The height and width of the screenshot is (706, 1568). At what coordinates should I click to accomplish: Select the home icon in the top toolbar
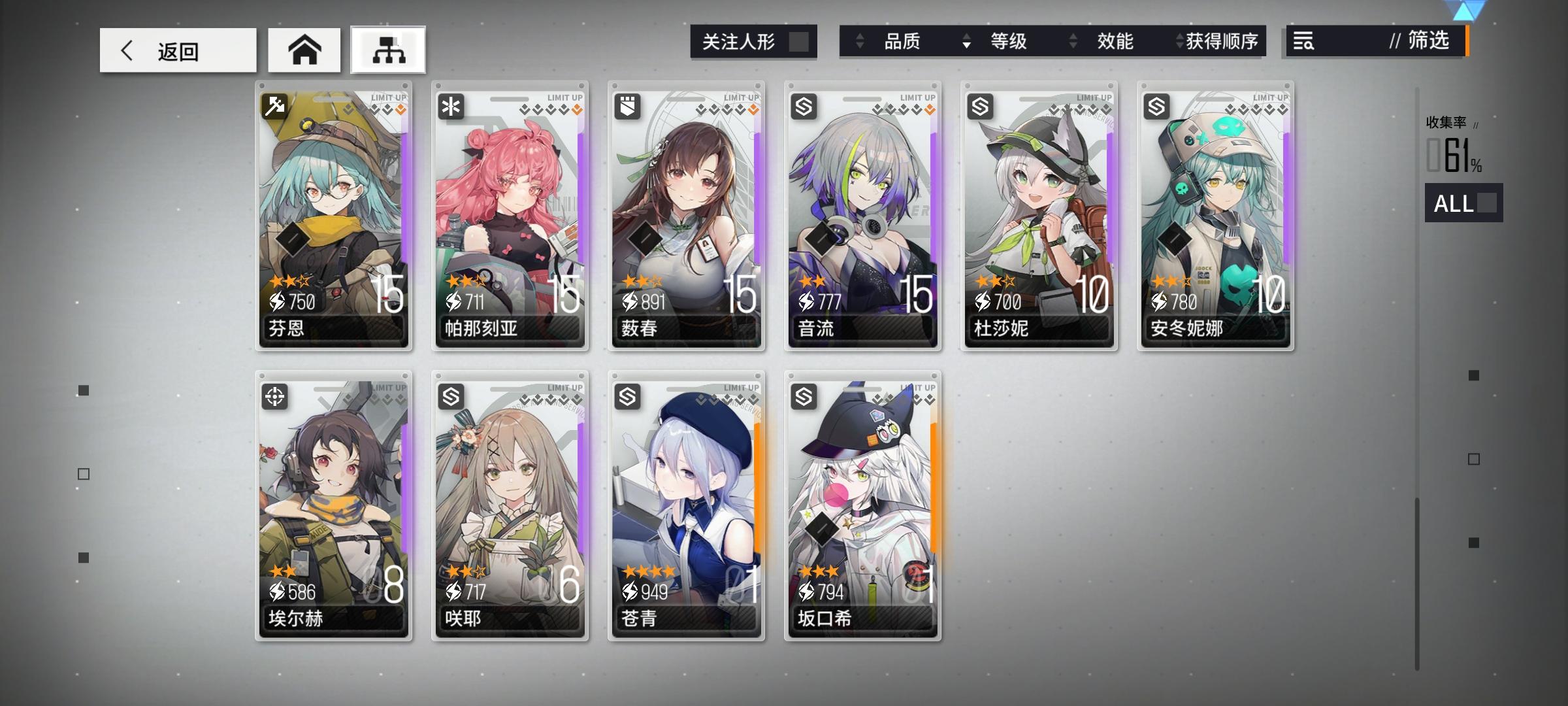[304, 49]
